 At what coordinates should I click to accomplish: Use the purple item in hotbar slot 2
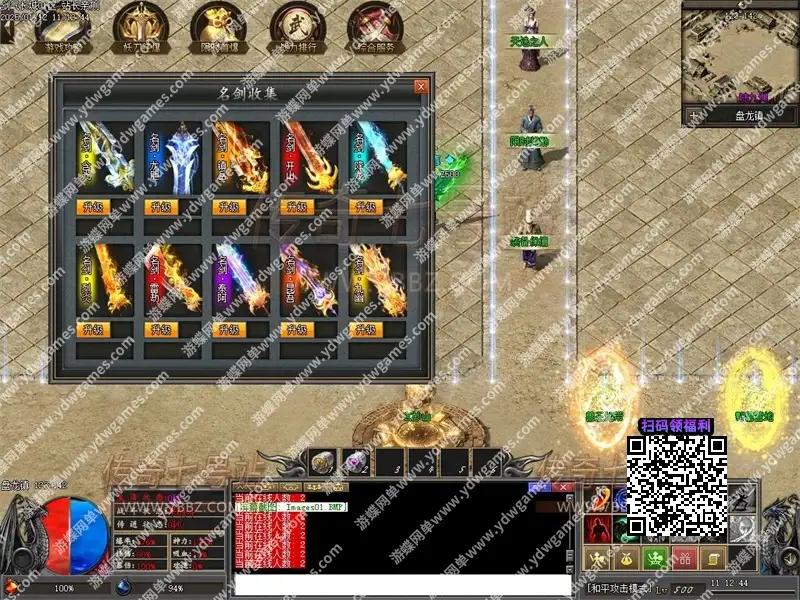(x=356, y=462)
